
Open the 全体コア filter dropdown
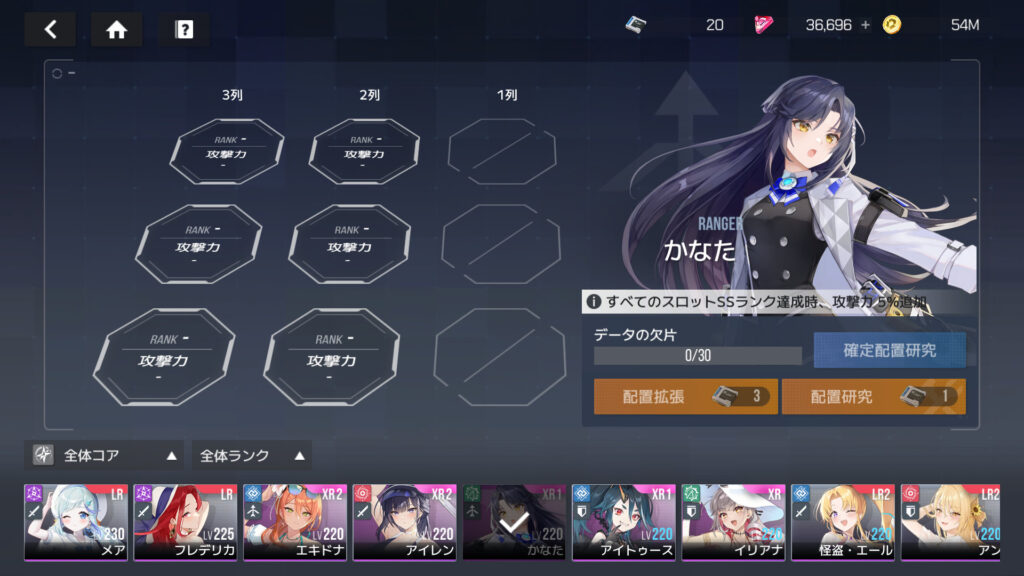pyautogui.click(x=105, y=455)
